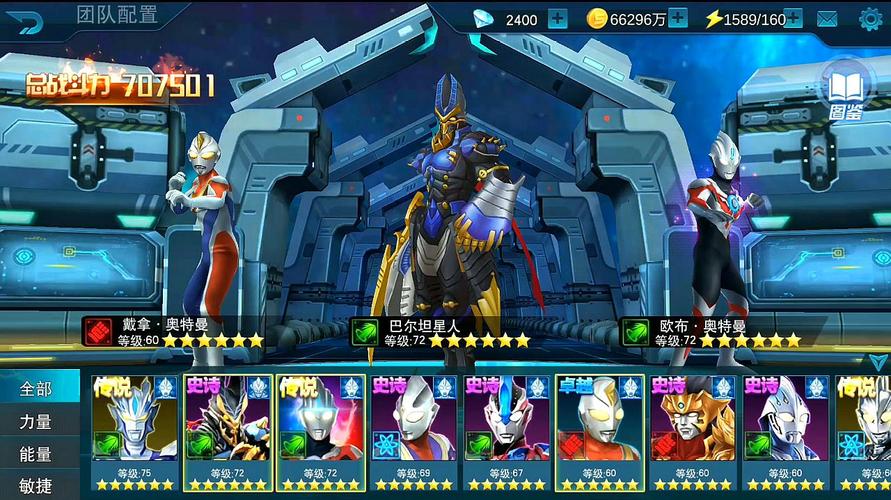Open the settings gear

(x=872, y=18)
